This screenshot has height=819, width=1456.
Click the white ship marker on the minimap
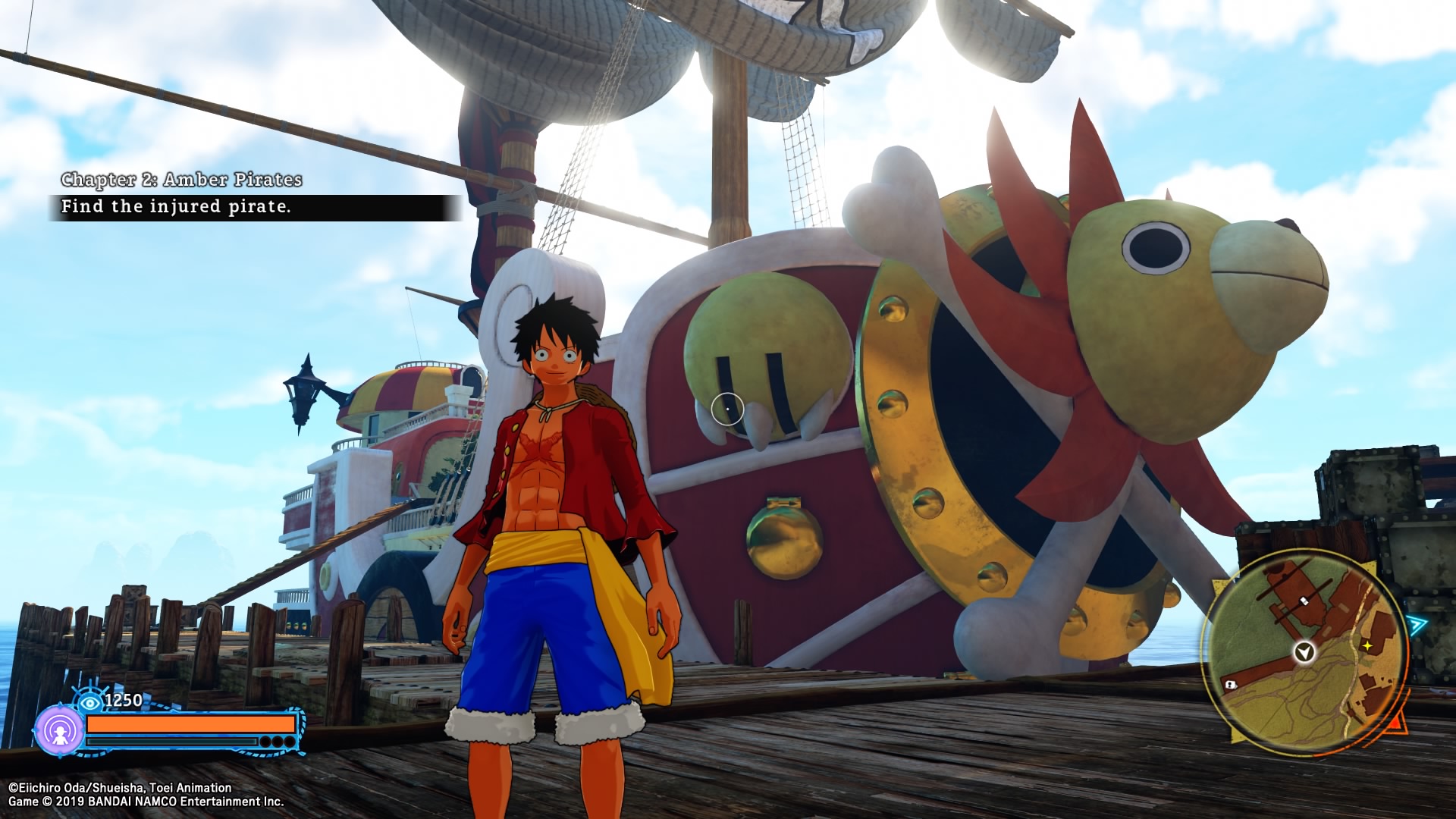[x=1304, y=601]
